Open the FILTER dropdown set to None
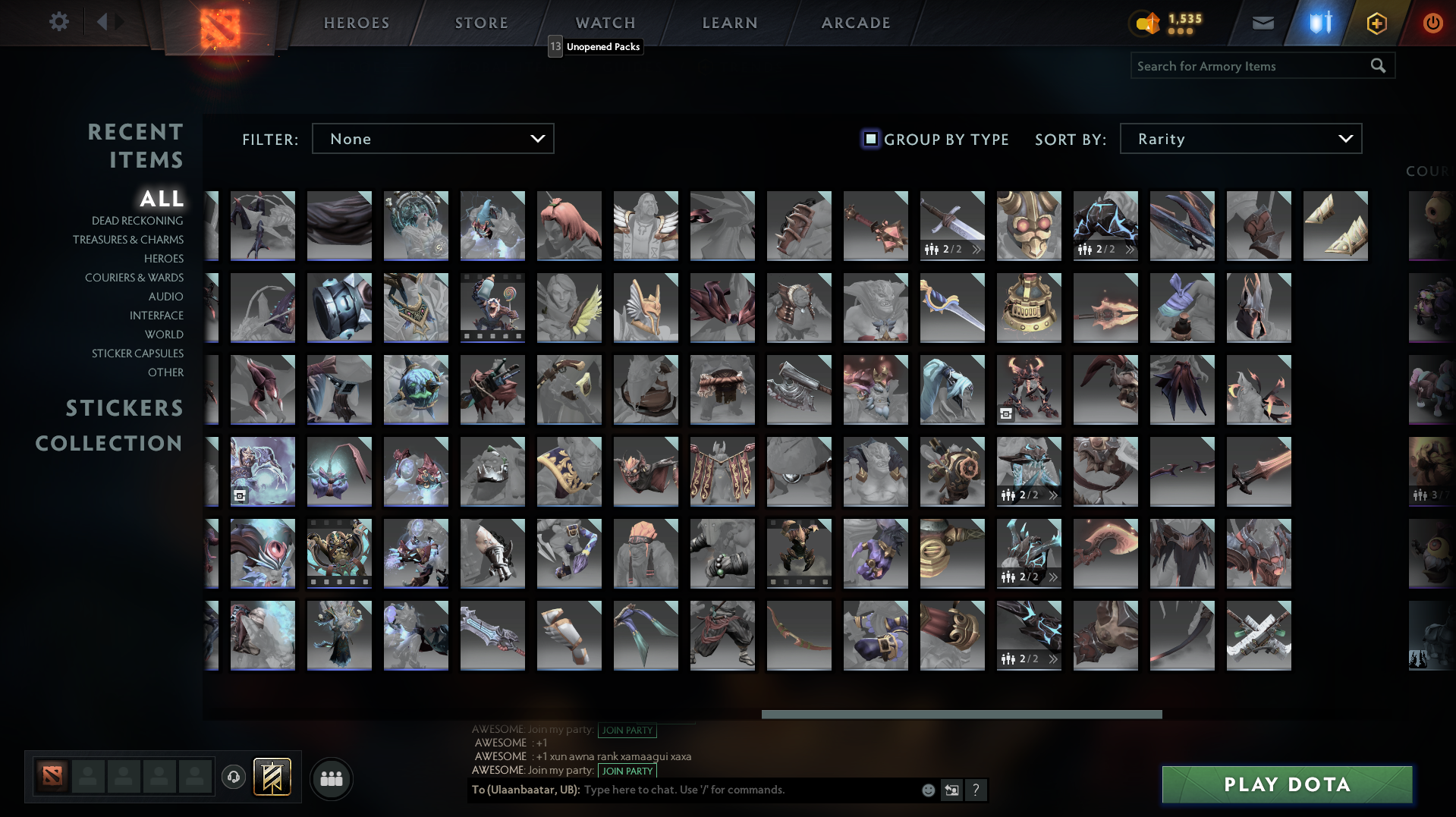This screenshot has height=817, width=1456. 432,138
